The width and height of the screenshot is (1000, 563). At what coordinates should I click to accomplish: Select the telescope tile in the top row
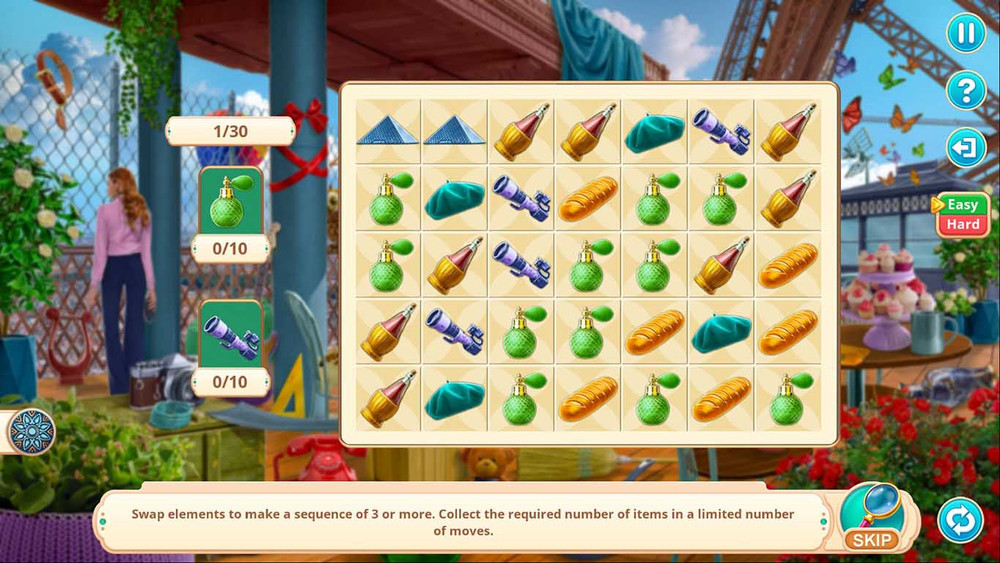[x=722, y=131]
